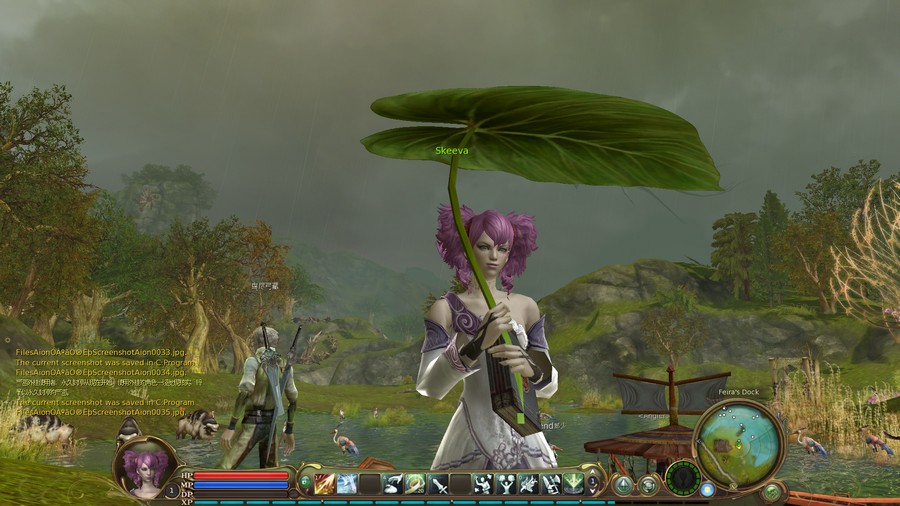Click the round upward arrow button

tap(624, 485)
